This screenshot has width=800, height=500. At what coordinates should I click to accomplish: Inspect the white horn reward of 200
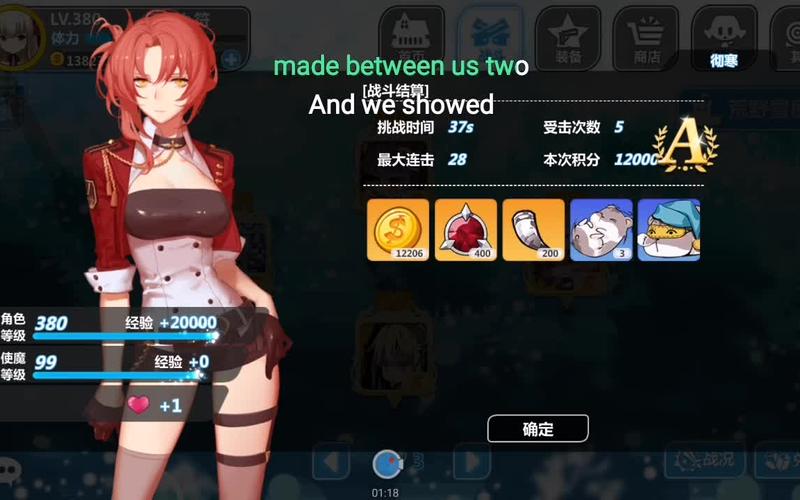(x=533, y=230)
